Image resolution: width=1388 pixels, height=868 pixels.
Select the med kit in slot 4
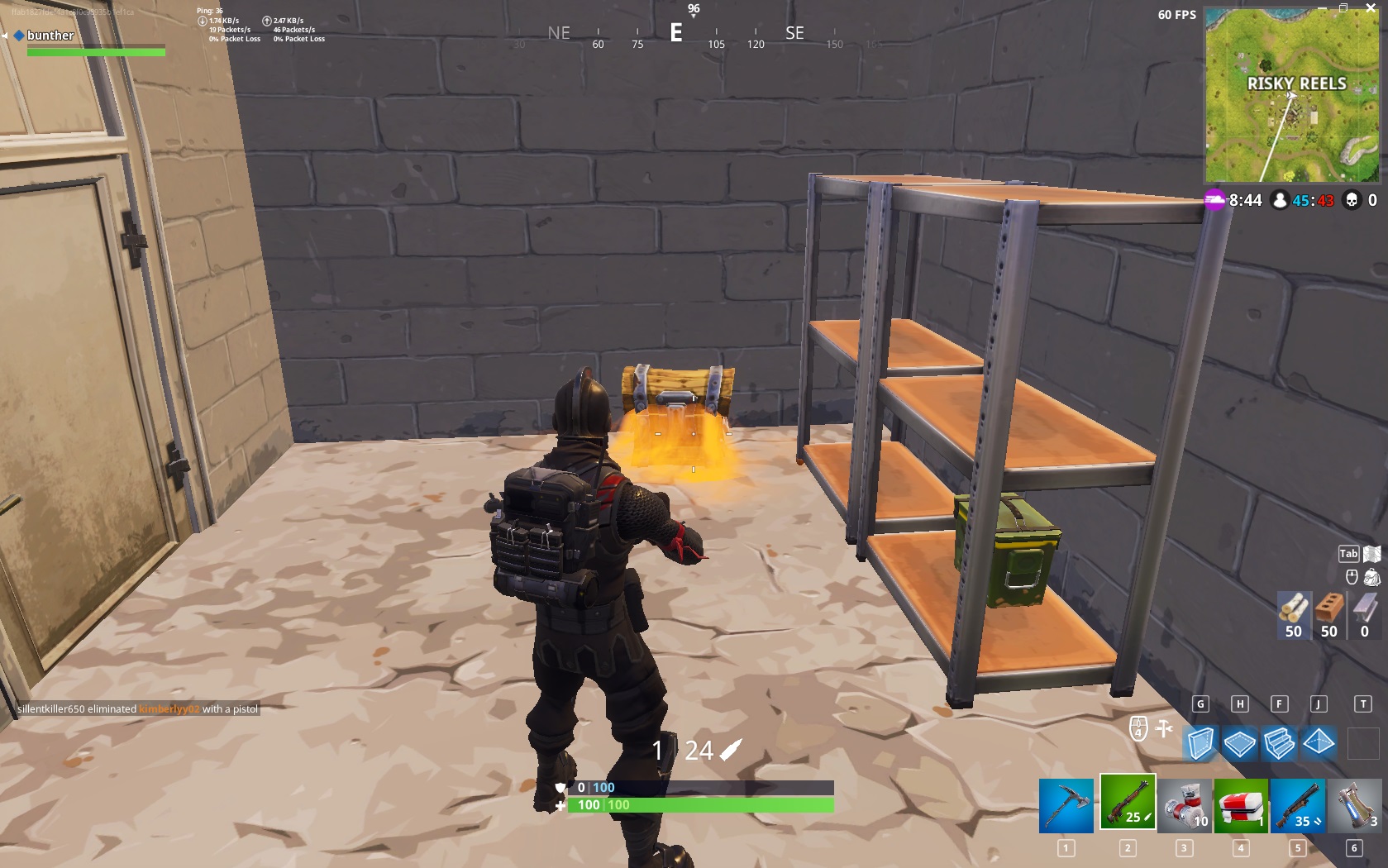tap(1239, 806)
